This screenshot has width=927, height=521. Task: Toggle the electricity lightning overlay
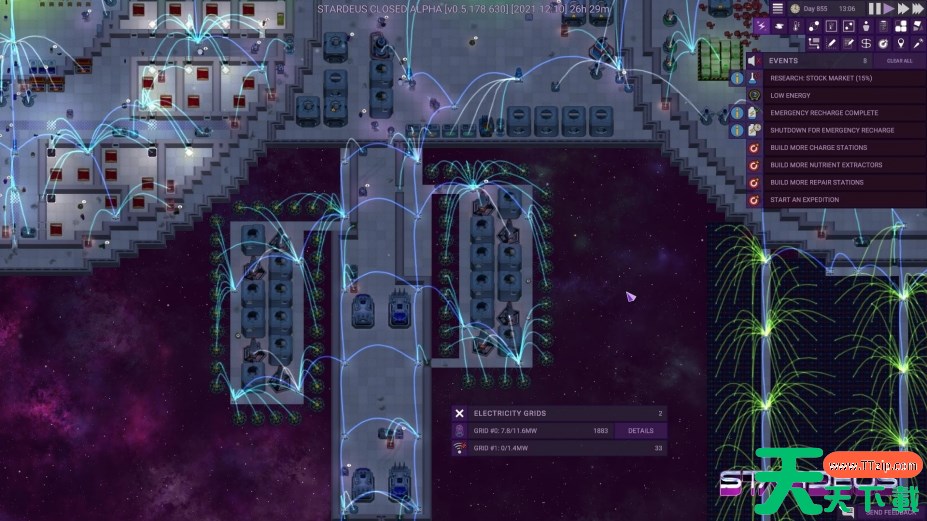pyautogui.click(x=762, y=27)
